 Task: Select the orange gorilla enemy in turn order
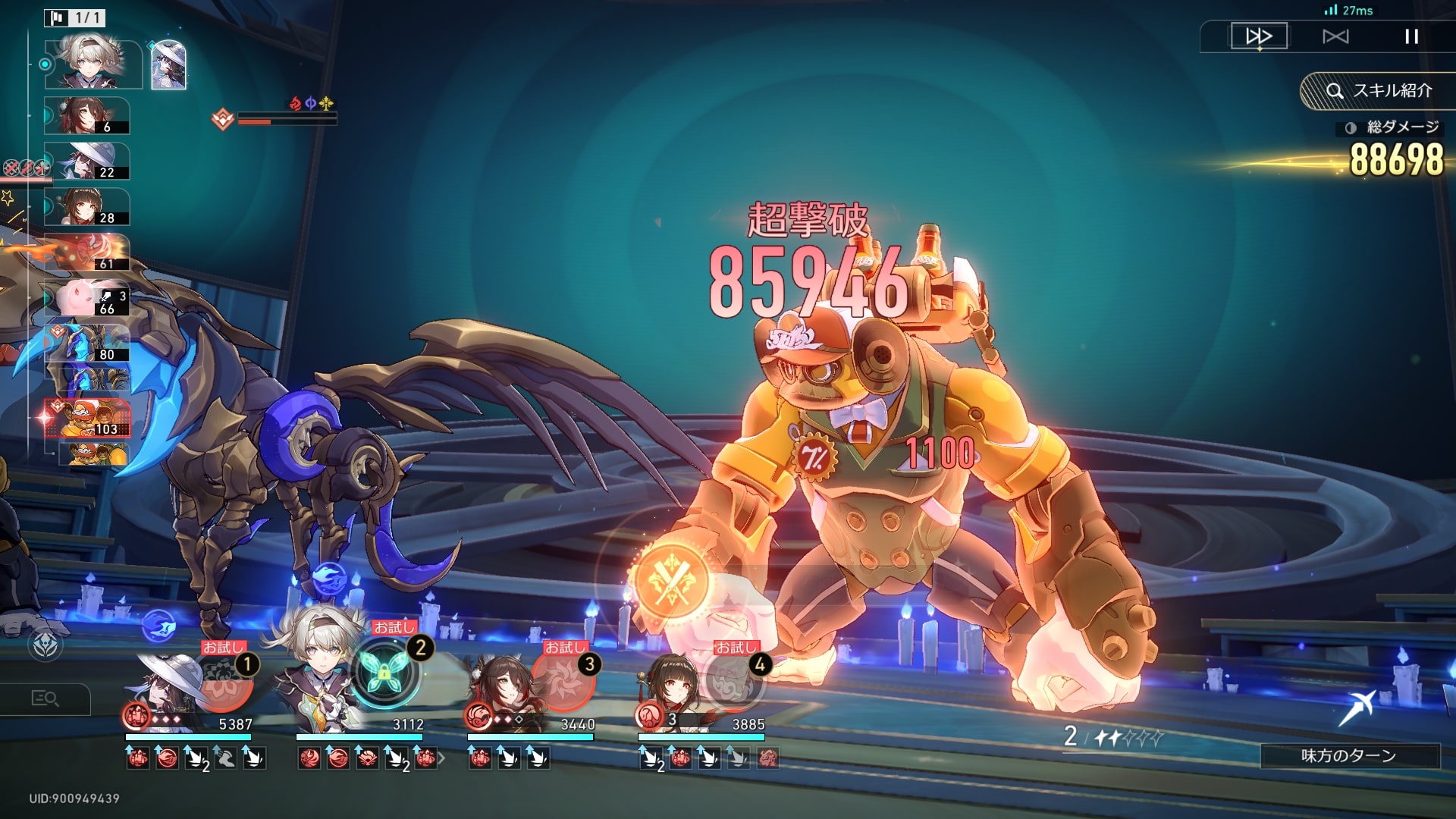pos(88,419)
